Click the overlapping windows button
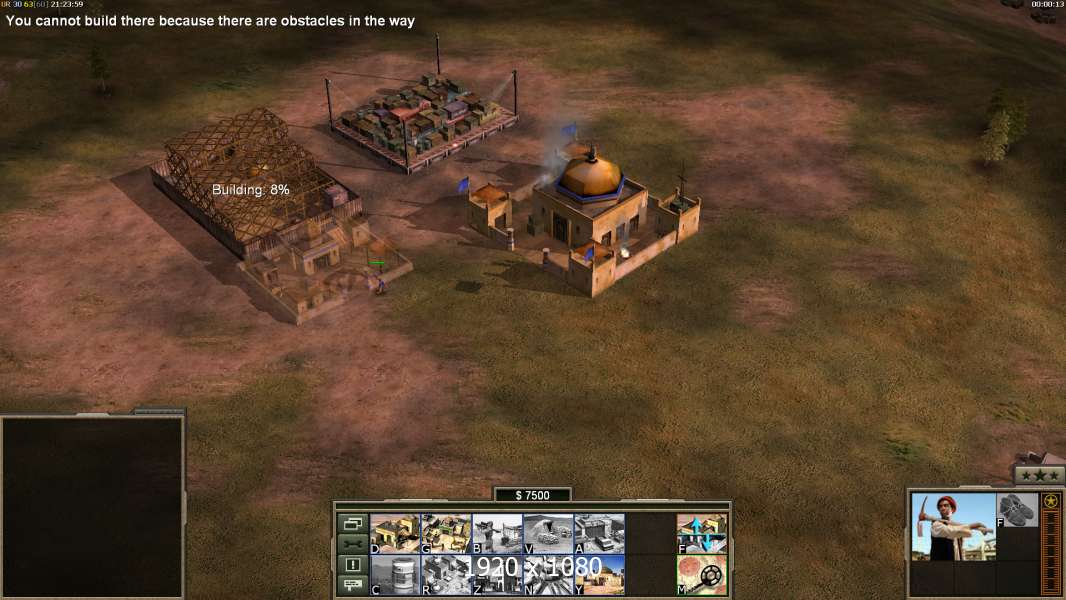 coord(352,523)
